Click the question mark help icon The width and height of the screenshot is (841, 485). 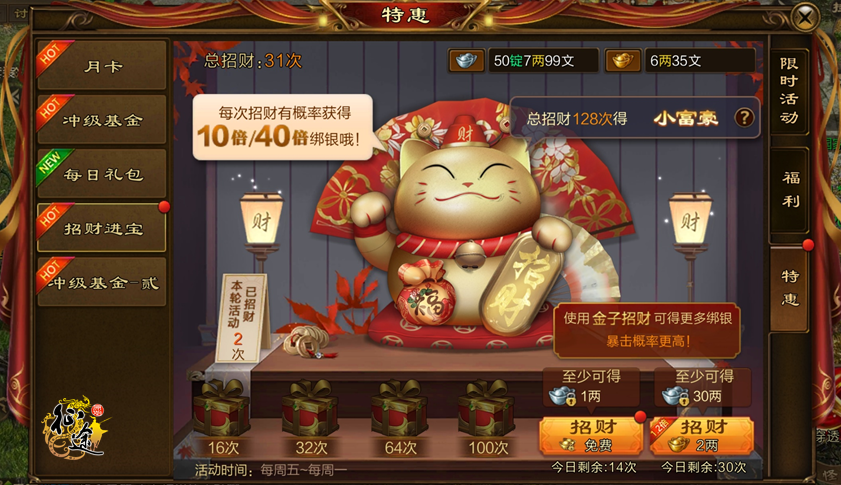[744, 118]
